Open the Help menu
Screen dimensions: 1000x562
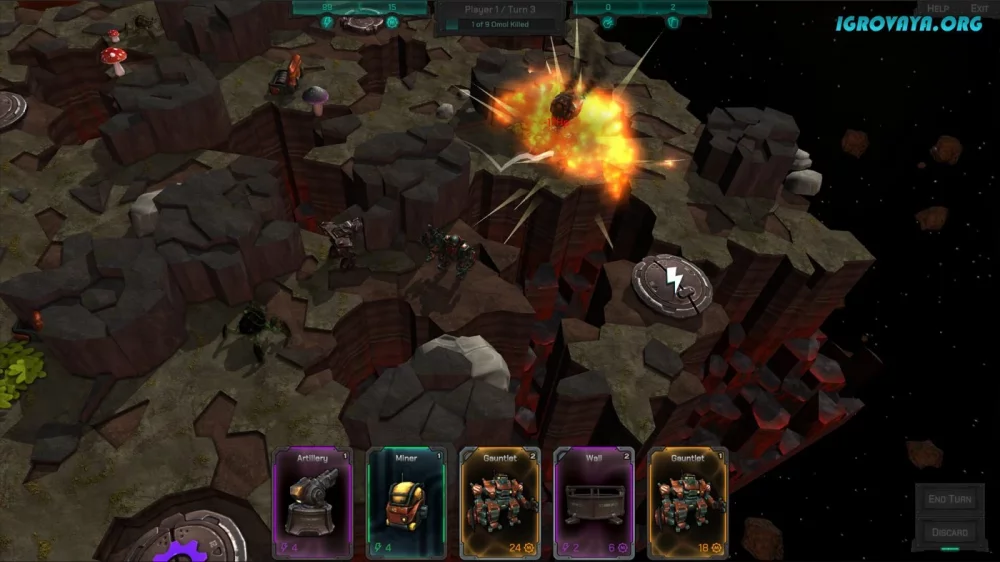tap(939, 8)
